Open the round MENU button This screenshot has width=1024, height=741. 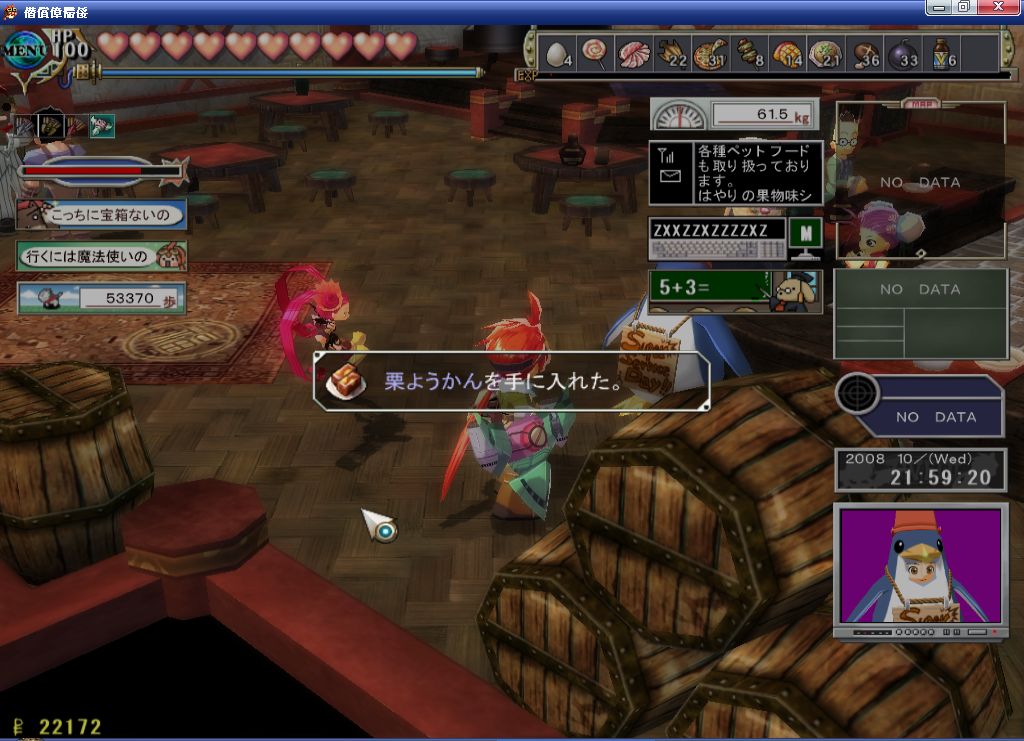click(x=24, y=49)
